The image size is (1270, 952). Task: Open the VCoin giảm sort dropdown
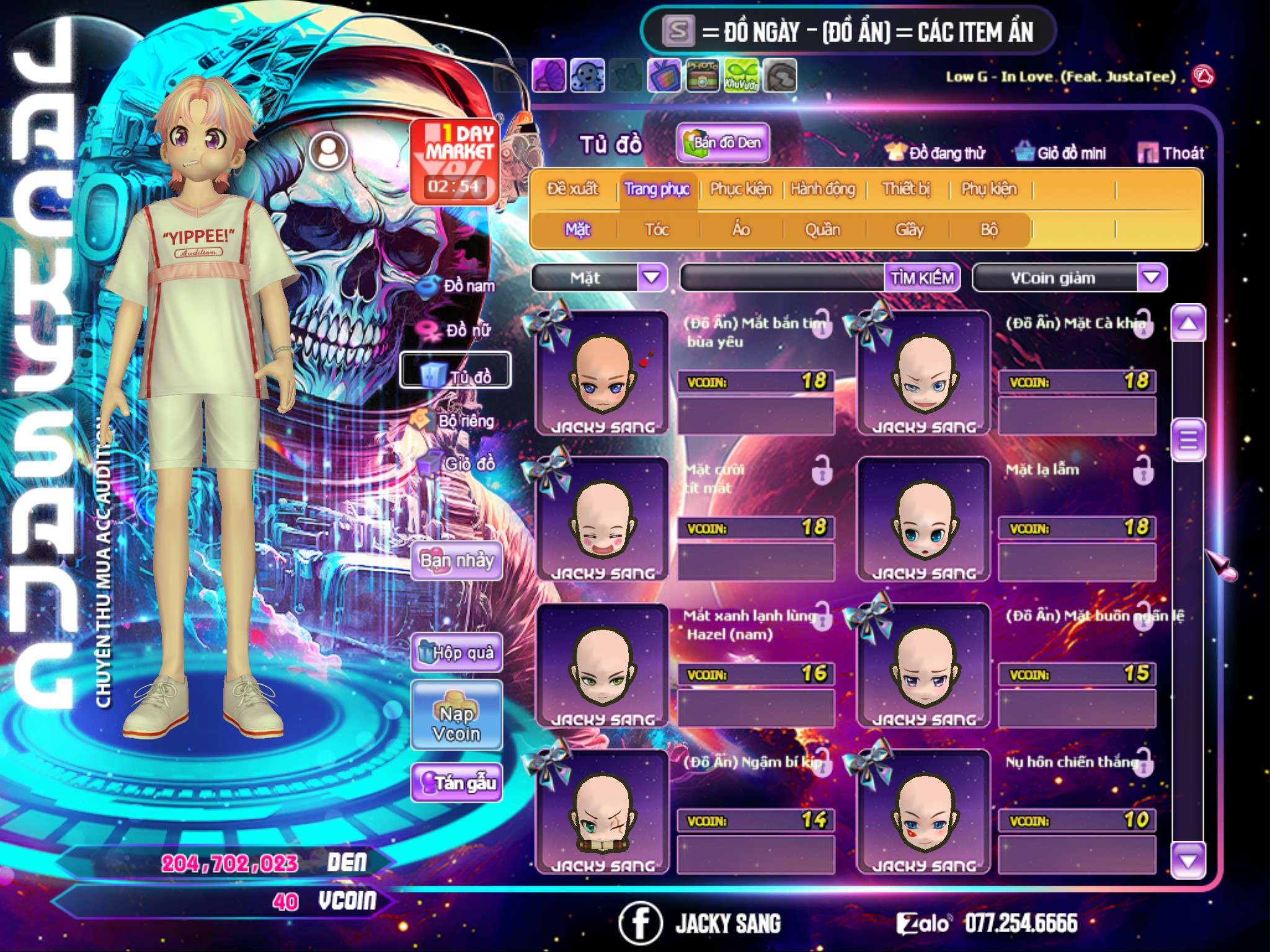click(1151, 278)
